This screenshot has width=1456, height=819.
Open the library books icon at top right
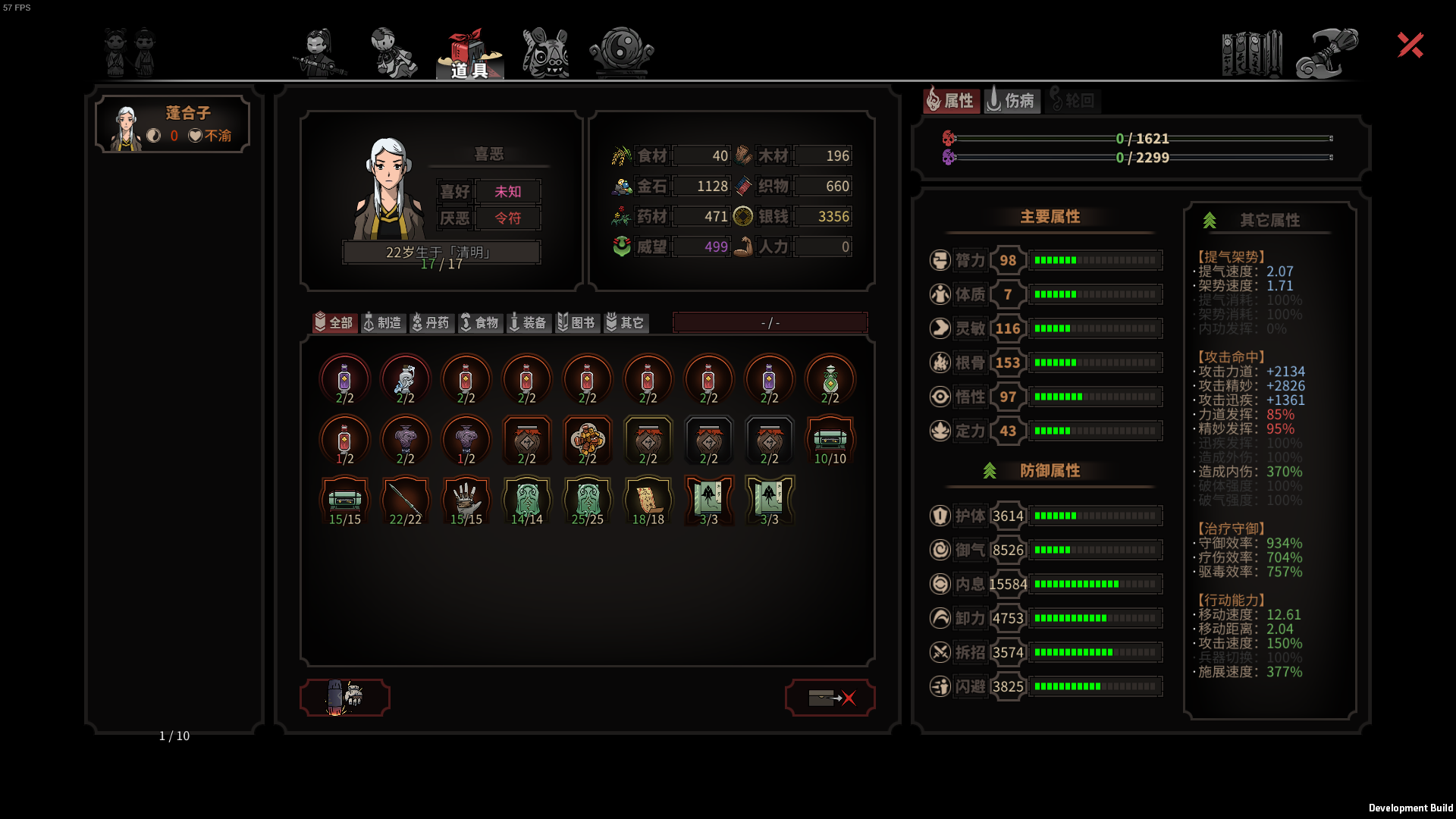1251,52
